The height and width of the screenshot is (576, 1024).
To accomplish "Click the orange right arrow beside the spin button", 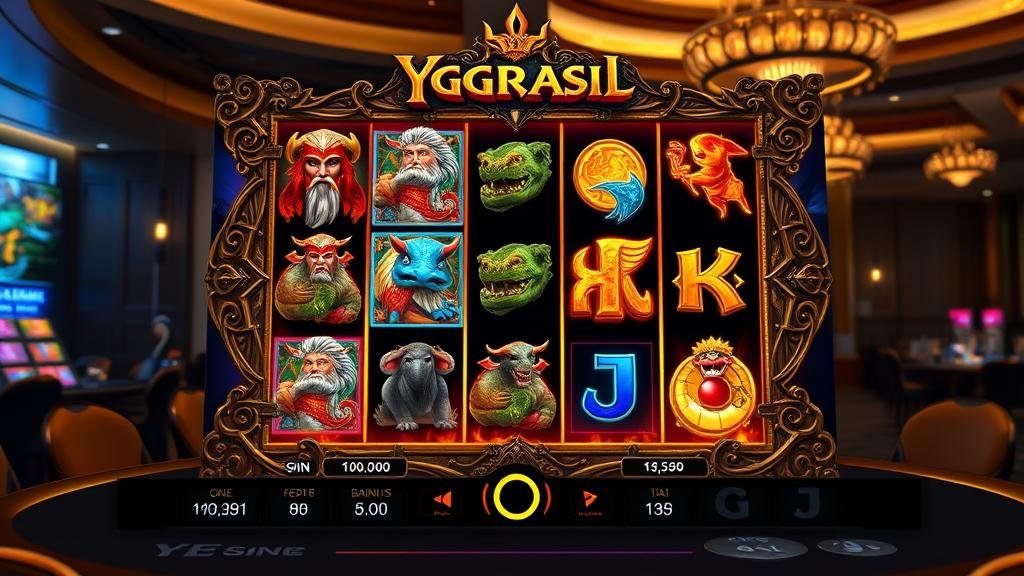I will [587, 499].
